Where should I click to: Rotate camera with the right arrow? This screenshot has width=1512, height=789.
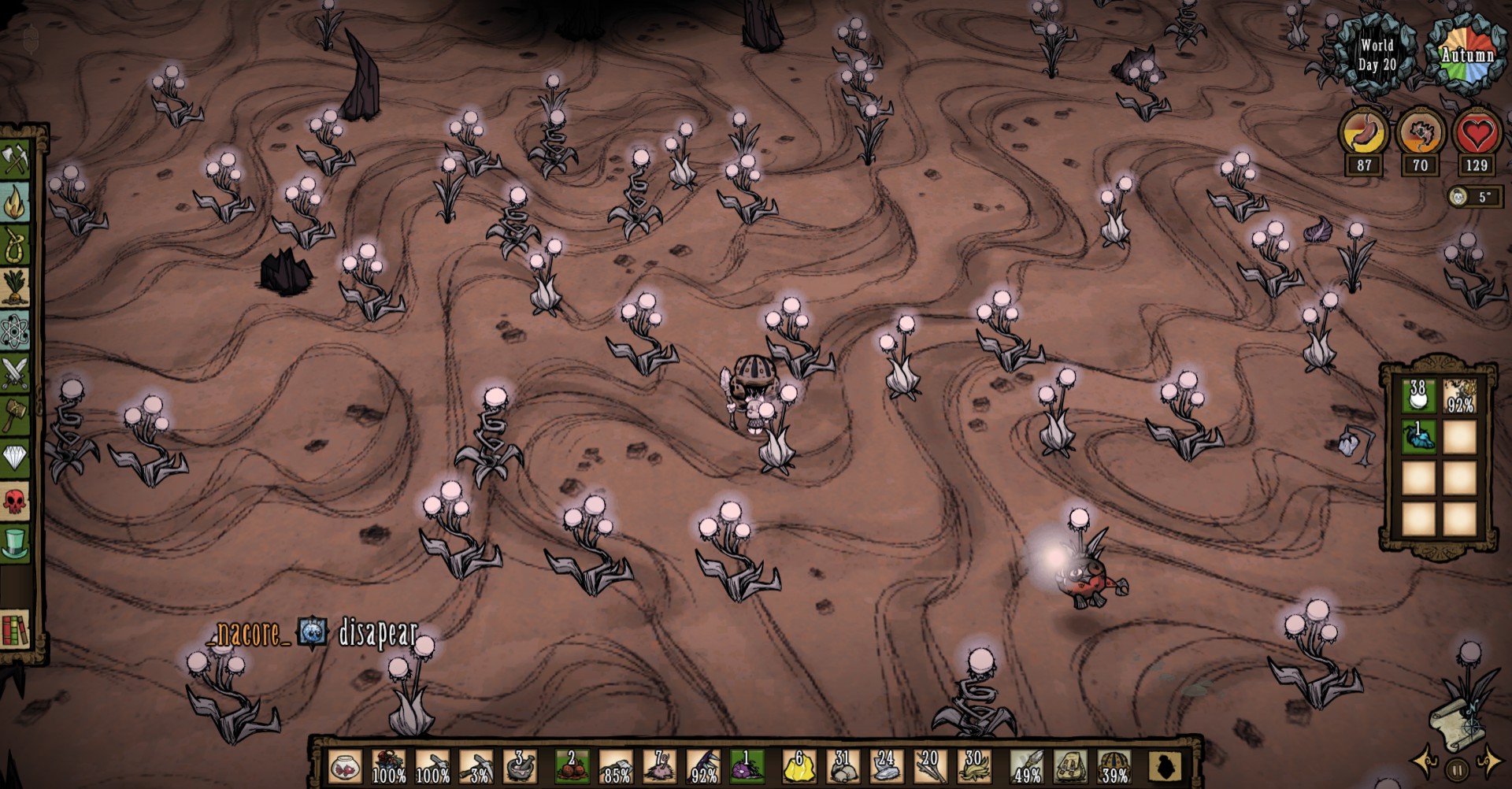(x=1491, y=762)
